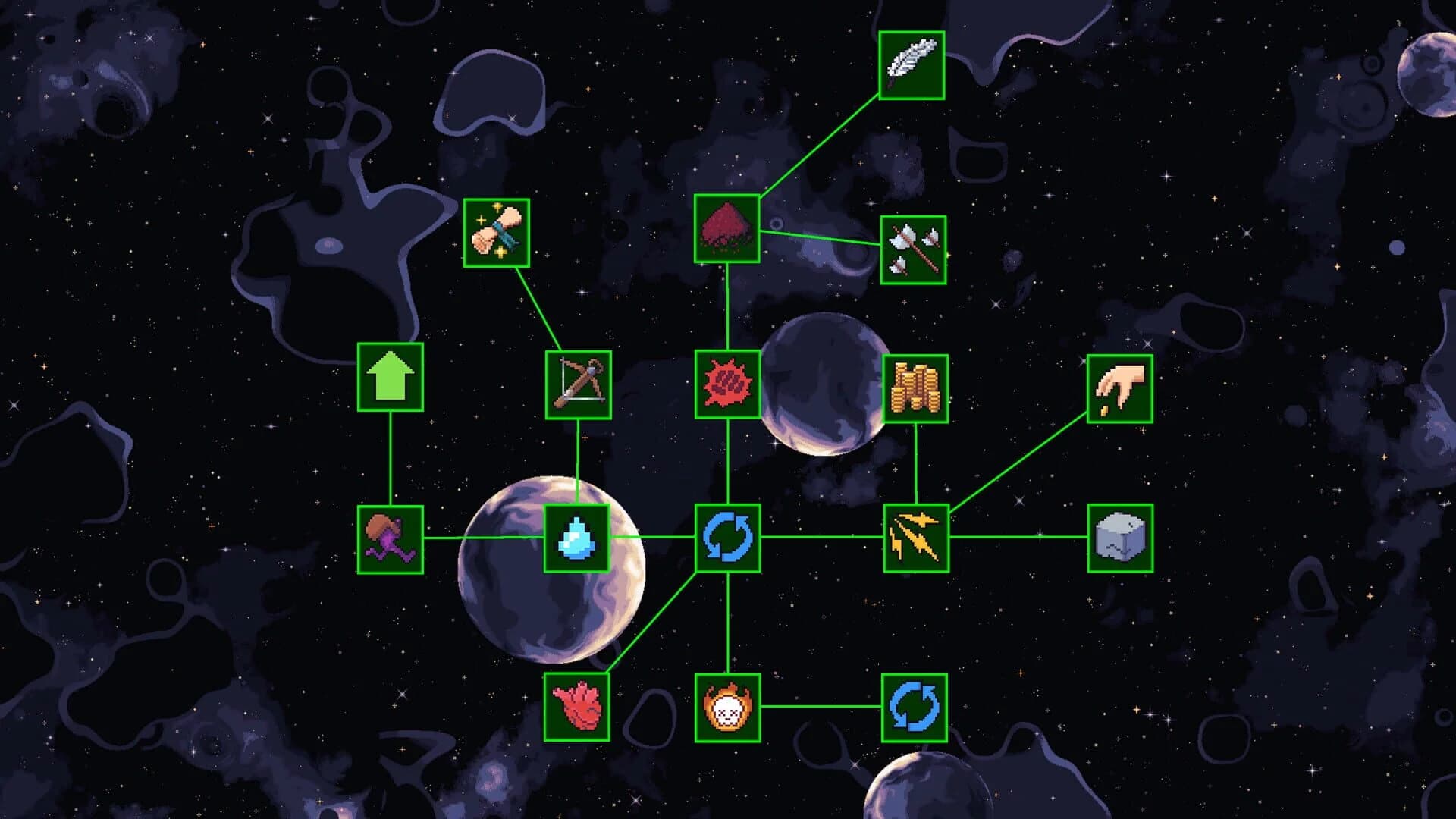Pick the crossbow skill node

pyautogui.click(x=580, y=385)
